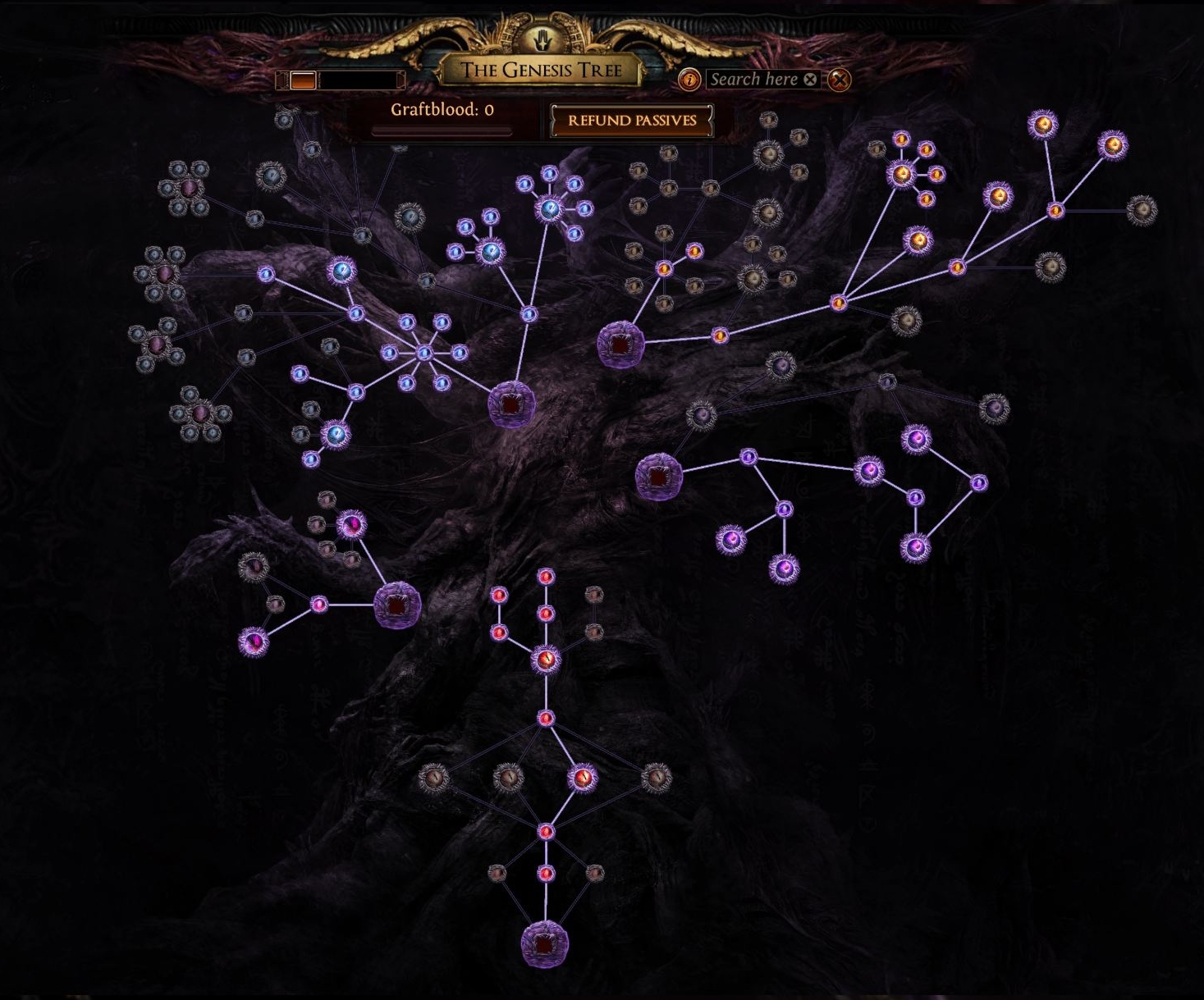Image resolution: width=1204 pixels, height=1000 pixels.
Task: Select the large root node of the pink branch
Action: [397, 605]
